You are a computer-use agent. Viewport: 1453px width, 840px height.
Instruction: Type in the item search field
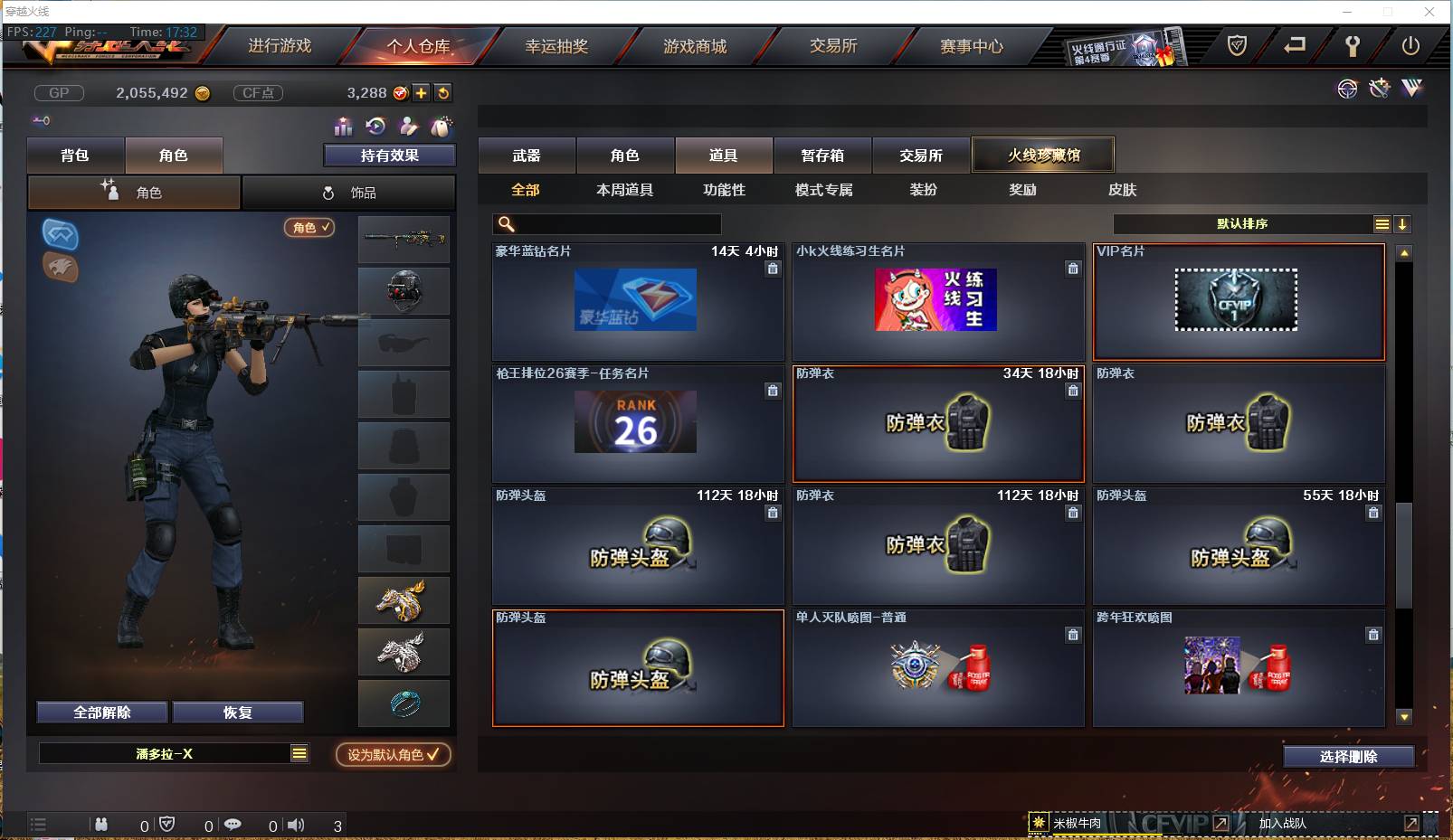tap(606, 223)
